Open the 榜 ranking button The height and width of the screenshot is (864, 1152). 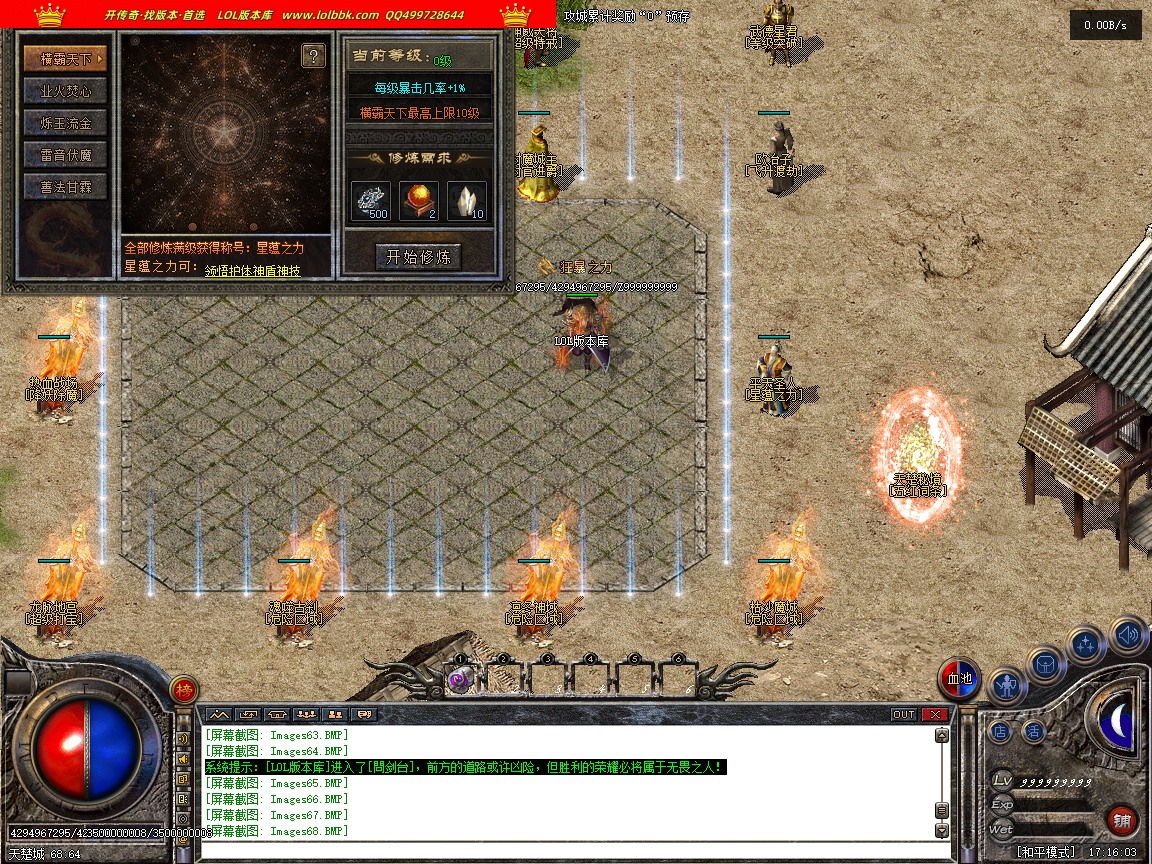(183, 689)
